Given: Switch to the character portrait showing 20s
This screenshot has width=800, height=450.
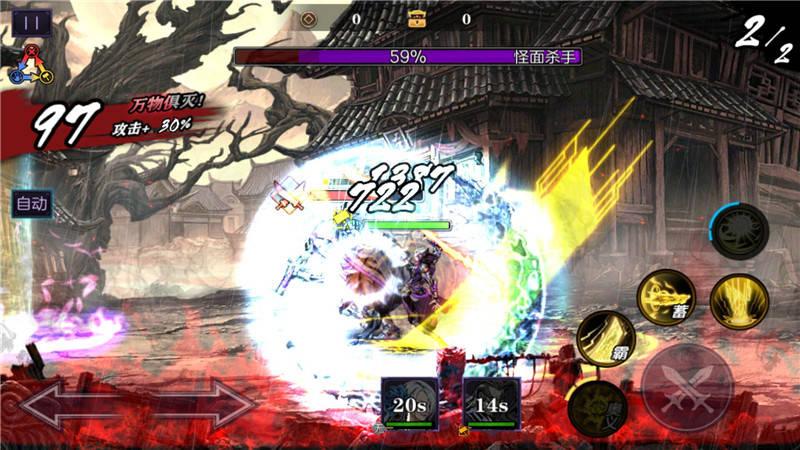Looking at the screenshot, I should 410,404.
